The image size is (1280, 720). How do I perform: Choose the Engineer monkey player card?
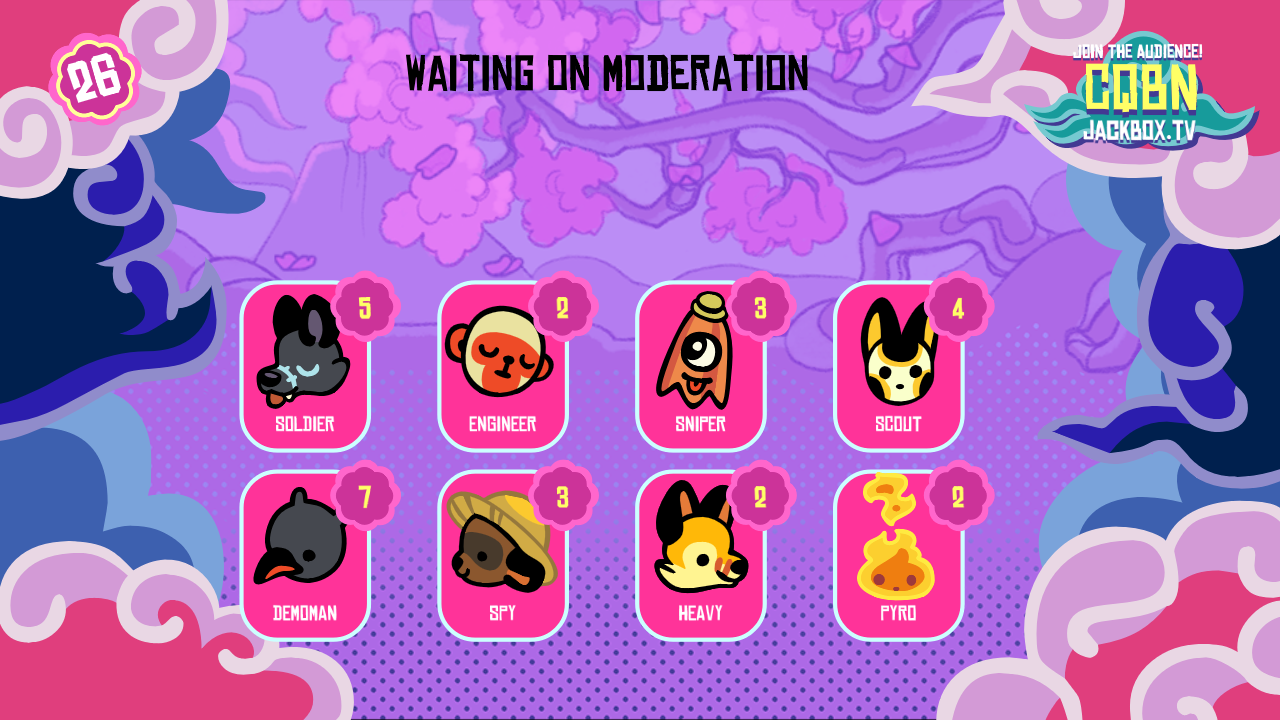(x=502, y=368)
